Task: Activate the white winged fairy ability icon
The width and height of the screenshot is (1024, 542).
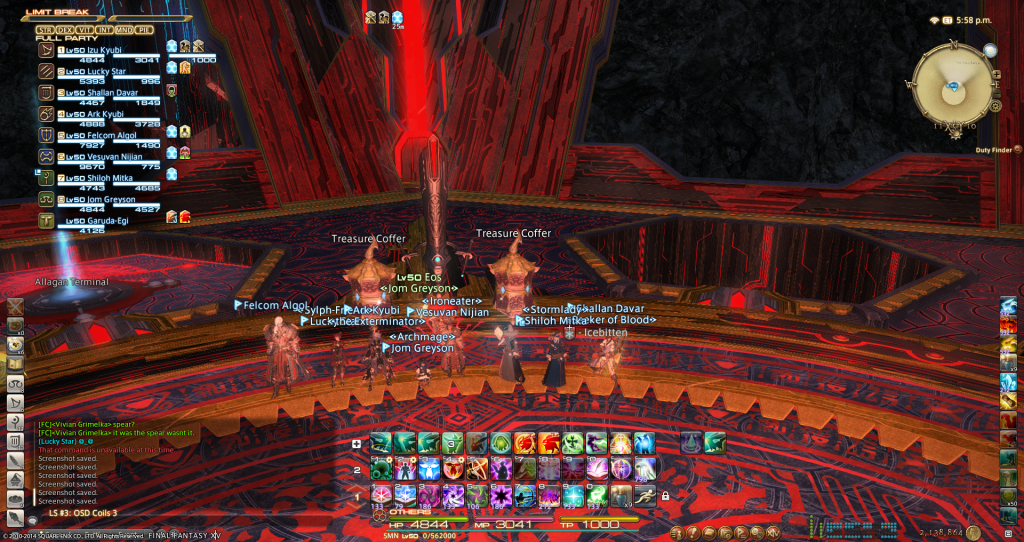Action: 430,468
